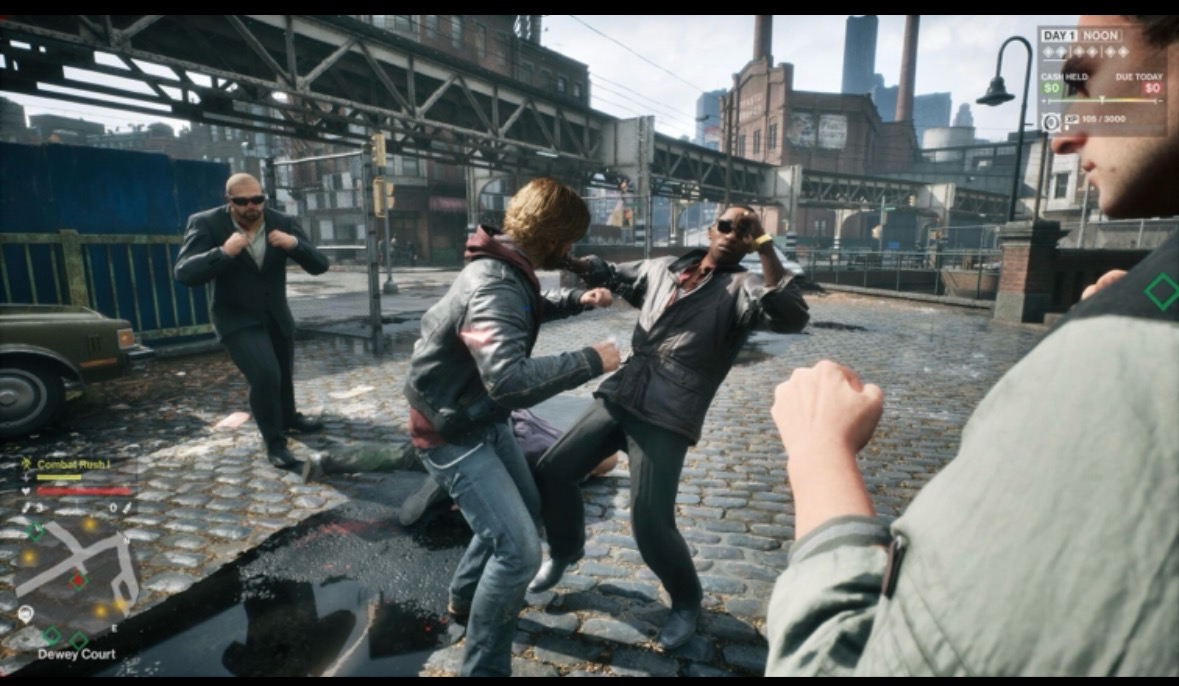
Task: Select the white pin marker on minimap
Action: pos(25,613)
